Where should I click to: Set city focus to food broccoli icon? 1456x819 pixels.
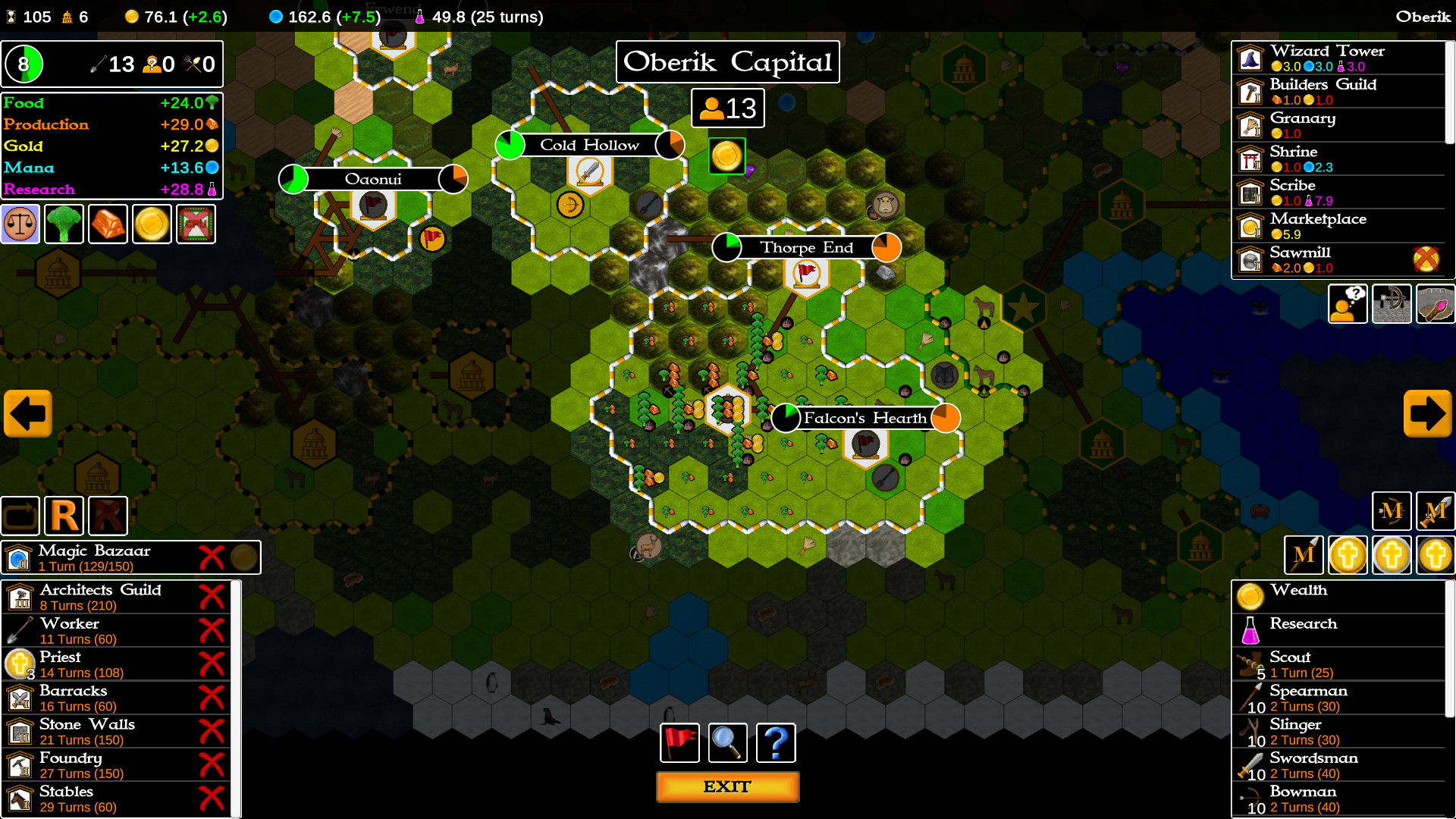click(x=64, y=223)
